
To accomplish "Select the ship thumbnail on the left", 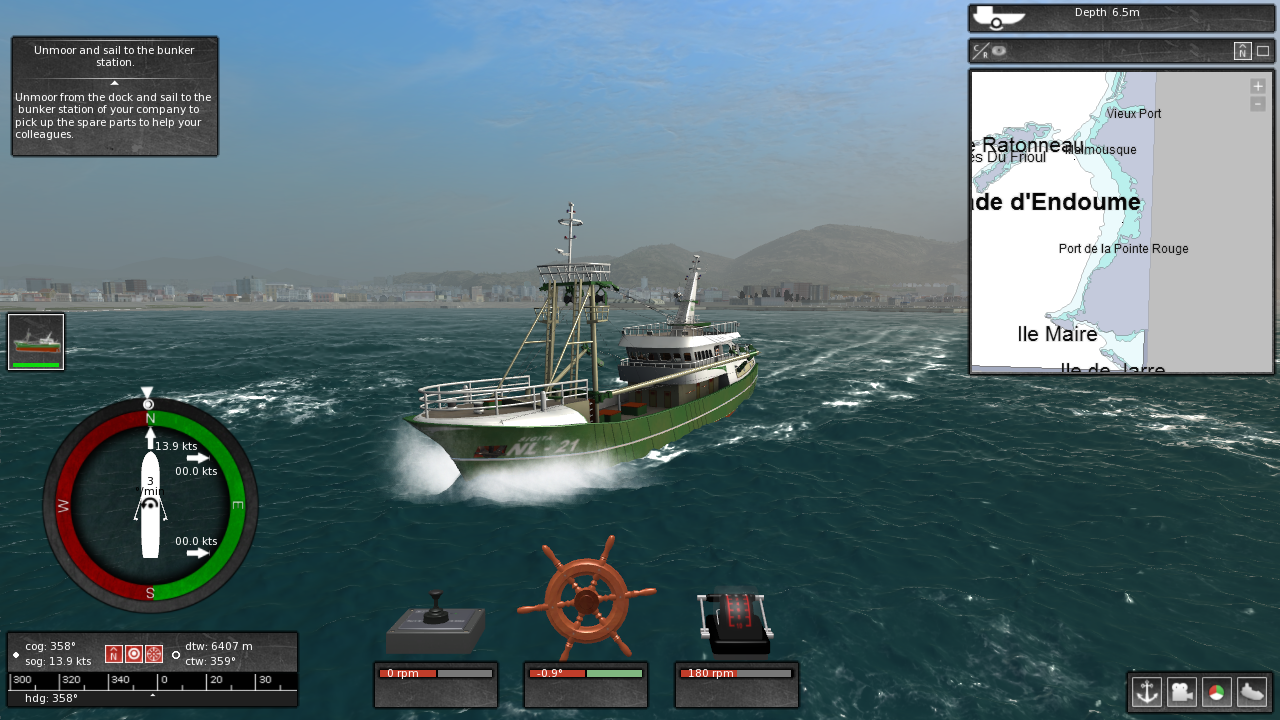I will [35, 340].
